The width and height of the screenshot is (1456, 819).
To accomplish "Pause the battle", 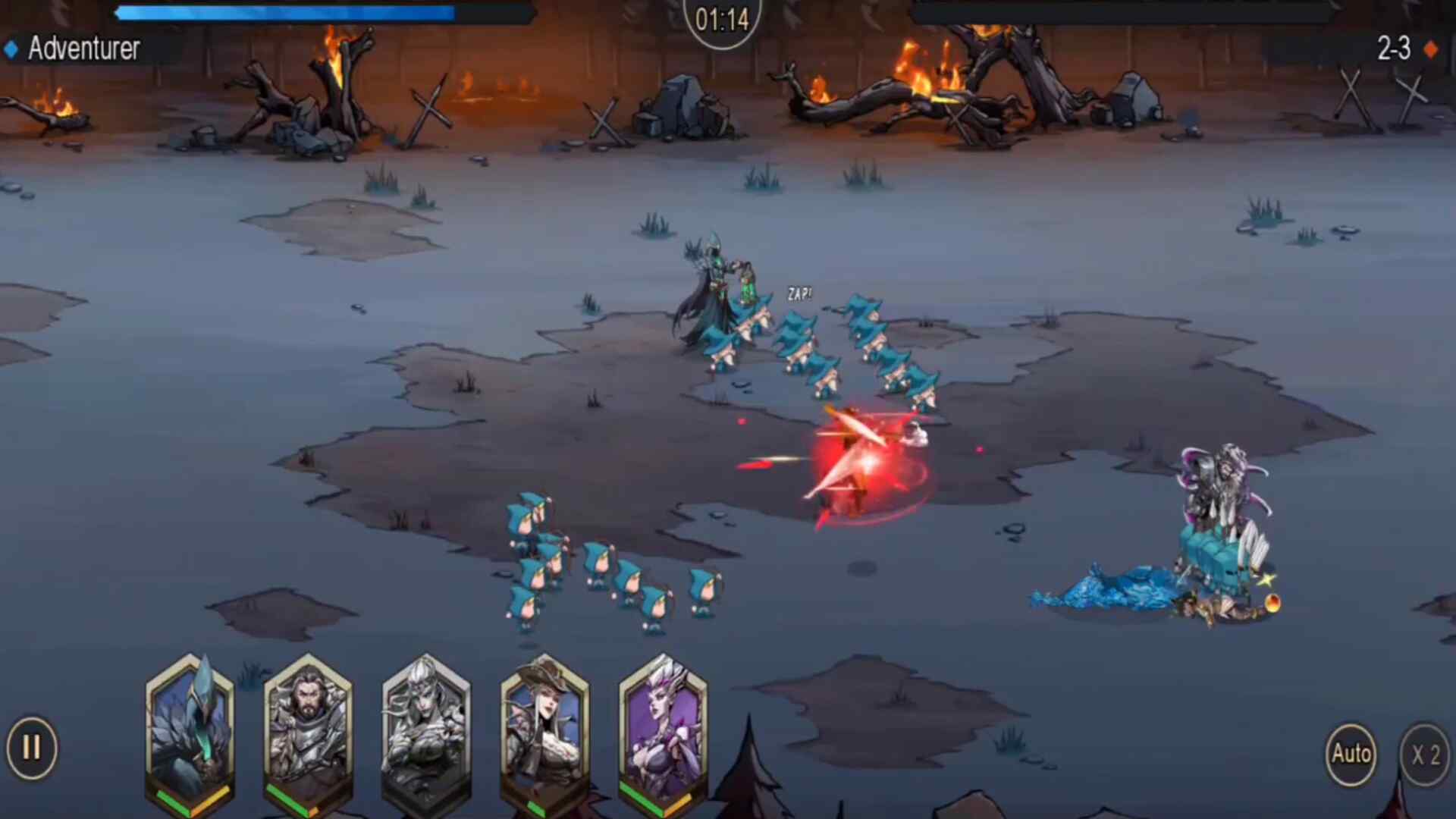I will coord(32,748).
